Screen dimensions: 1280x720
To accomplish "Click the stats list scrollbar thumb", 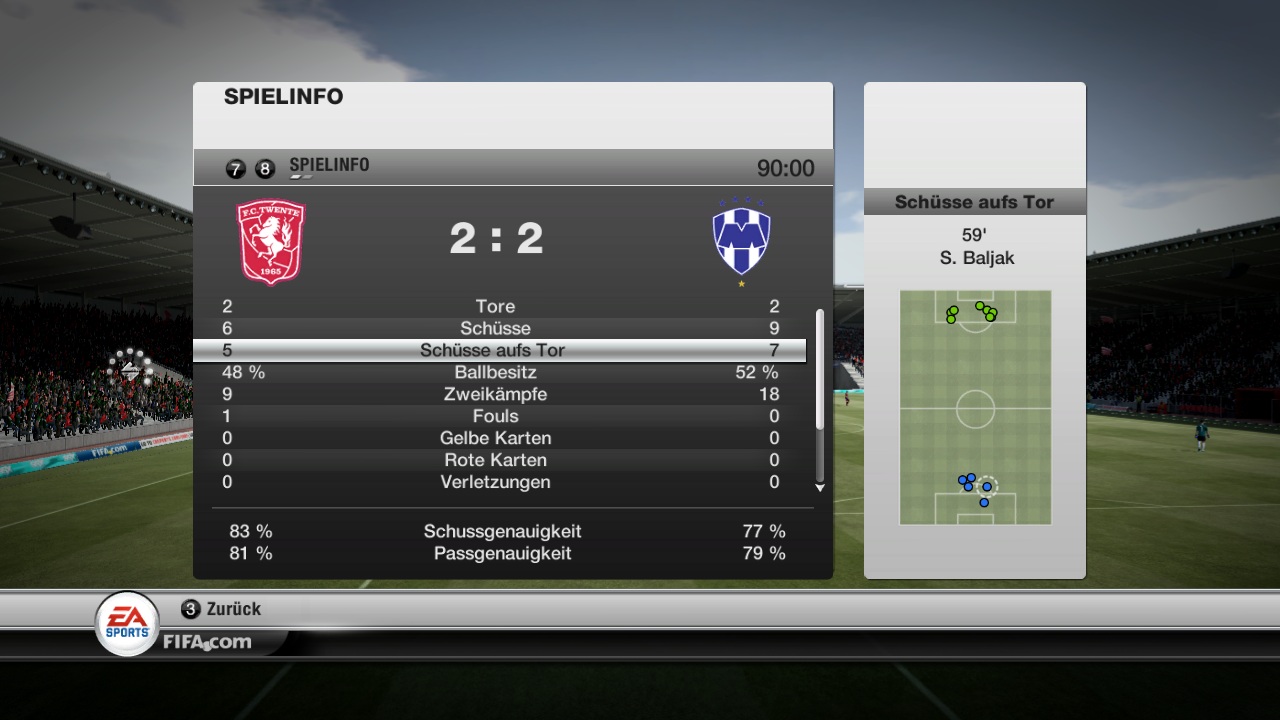I will pyautogui.click(x=820, y=370).
